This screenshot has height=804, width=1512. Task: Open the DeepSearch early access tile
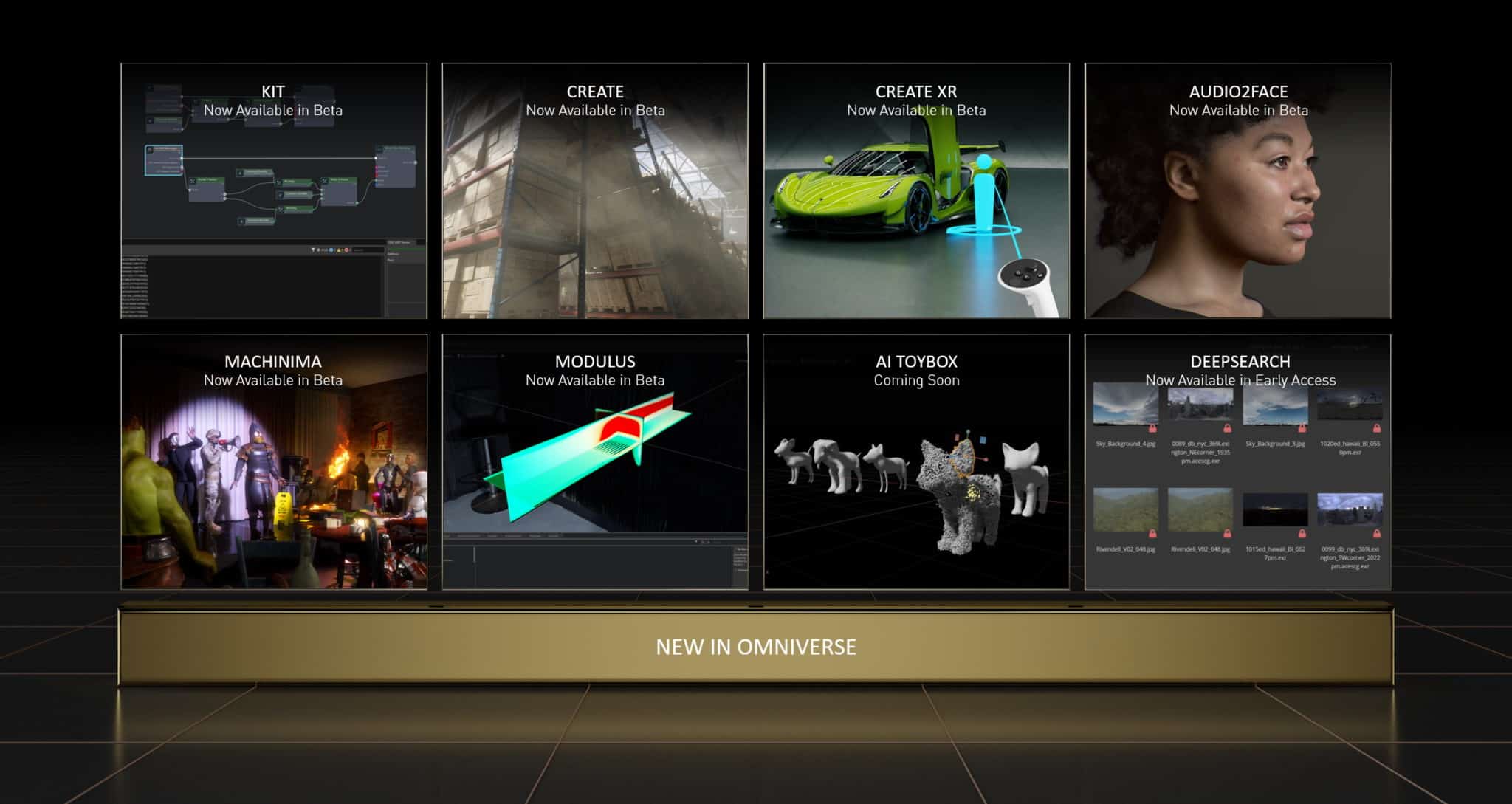[1237, 461]
